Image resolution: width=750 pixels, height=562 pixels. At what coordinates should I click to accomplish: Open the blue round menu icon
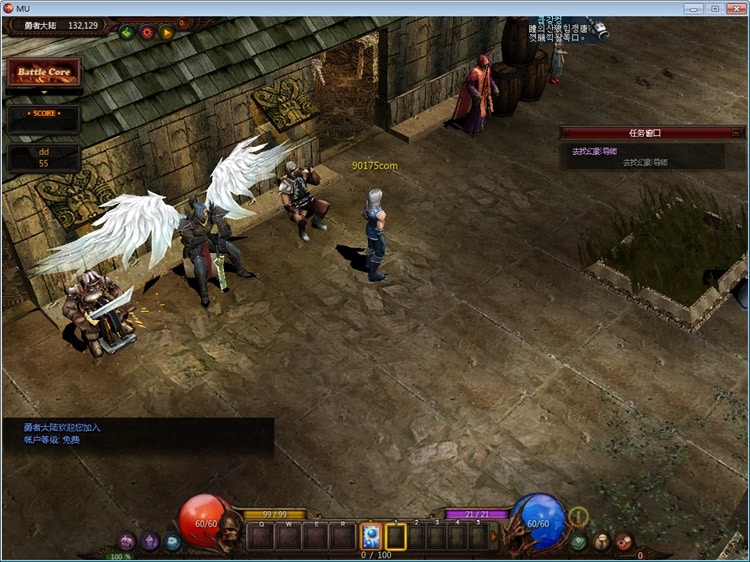pyautogui.click(x=173, y=541)
